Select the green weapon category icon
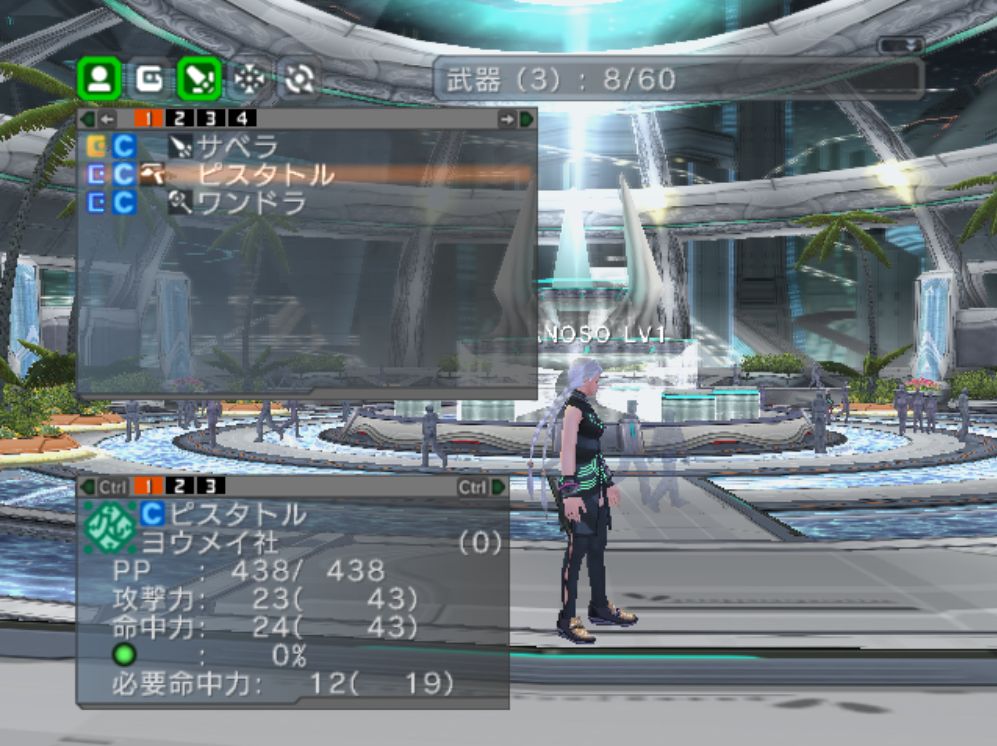This screenshot has width=997, height=746. [x=199, y=79]
